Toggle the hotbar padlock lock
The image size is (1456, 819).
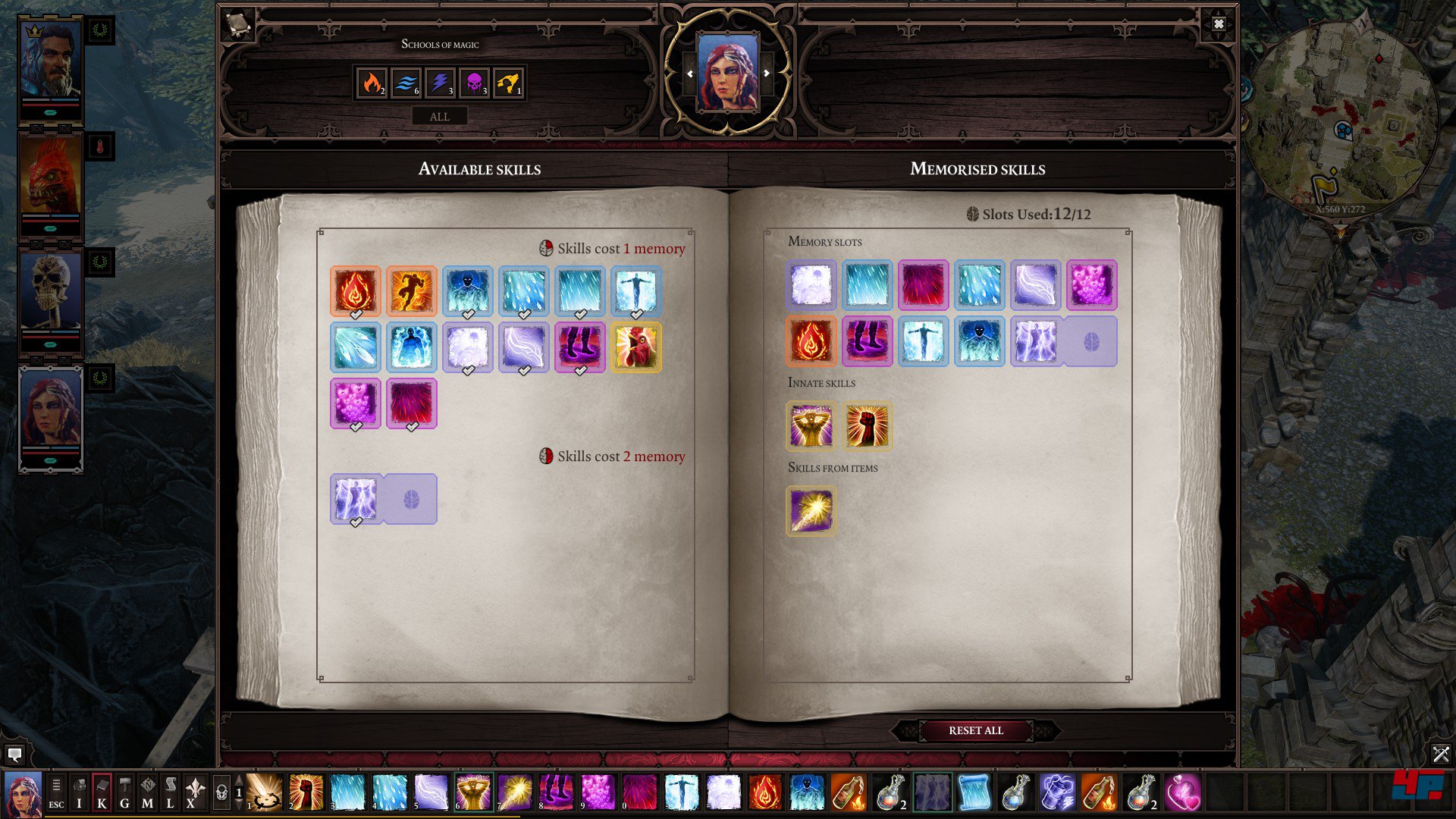pos(221,791)
